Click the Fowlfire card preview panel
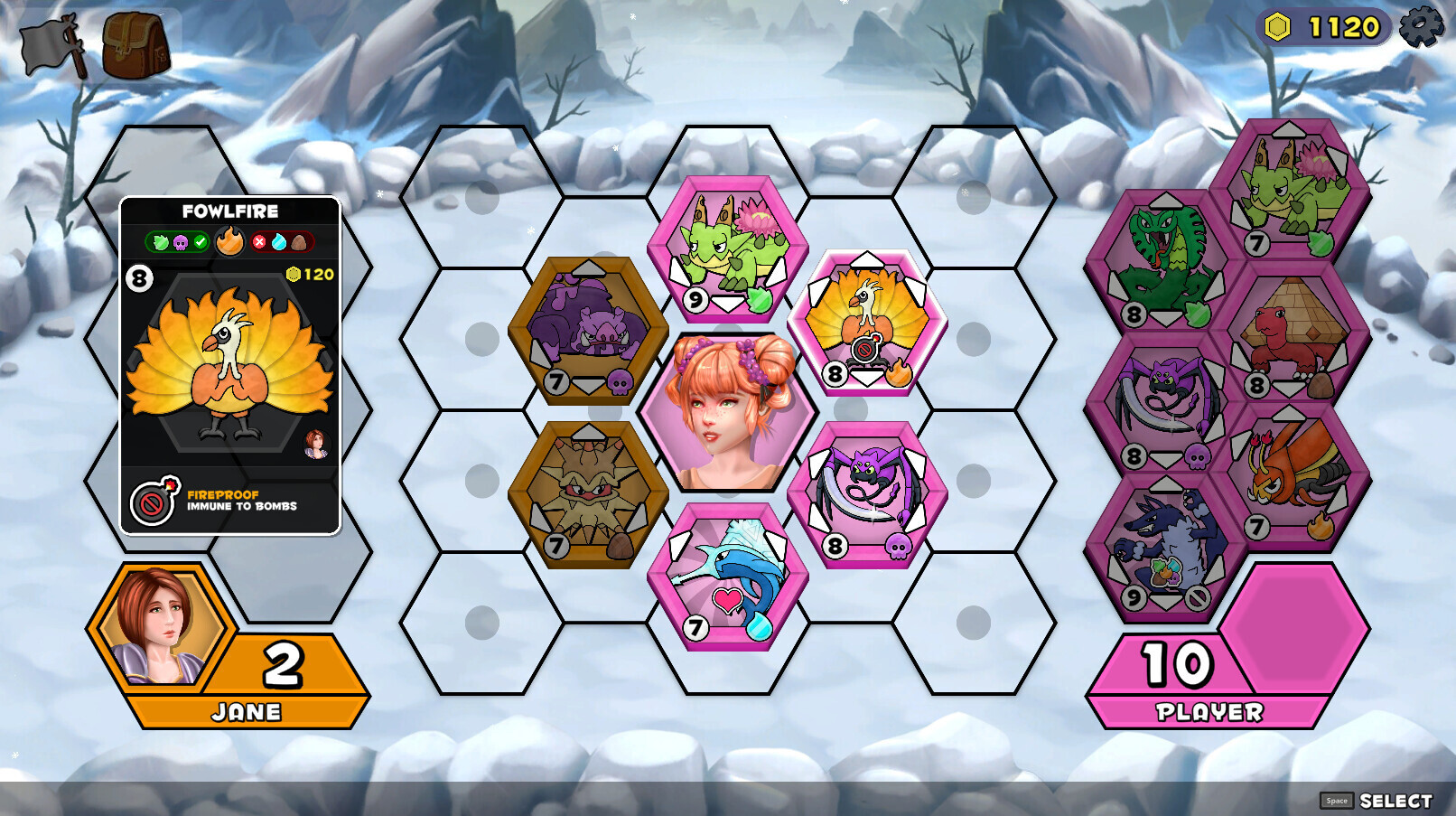Image resolution: width=1456 pixels, height=816 pixels. (230, 365)
